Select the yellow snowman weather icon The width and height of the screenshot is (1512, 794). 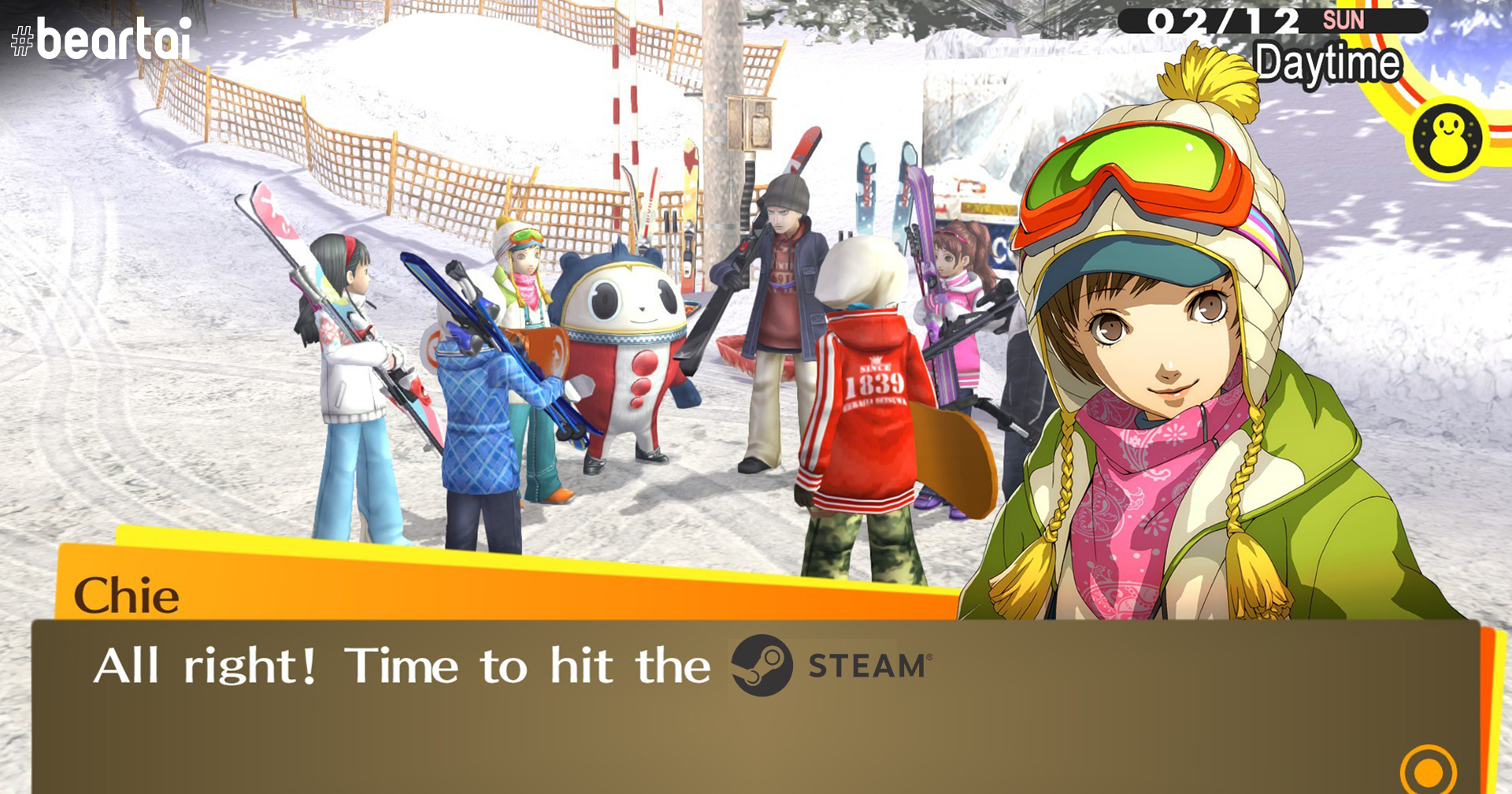[1447, 137]
